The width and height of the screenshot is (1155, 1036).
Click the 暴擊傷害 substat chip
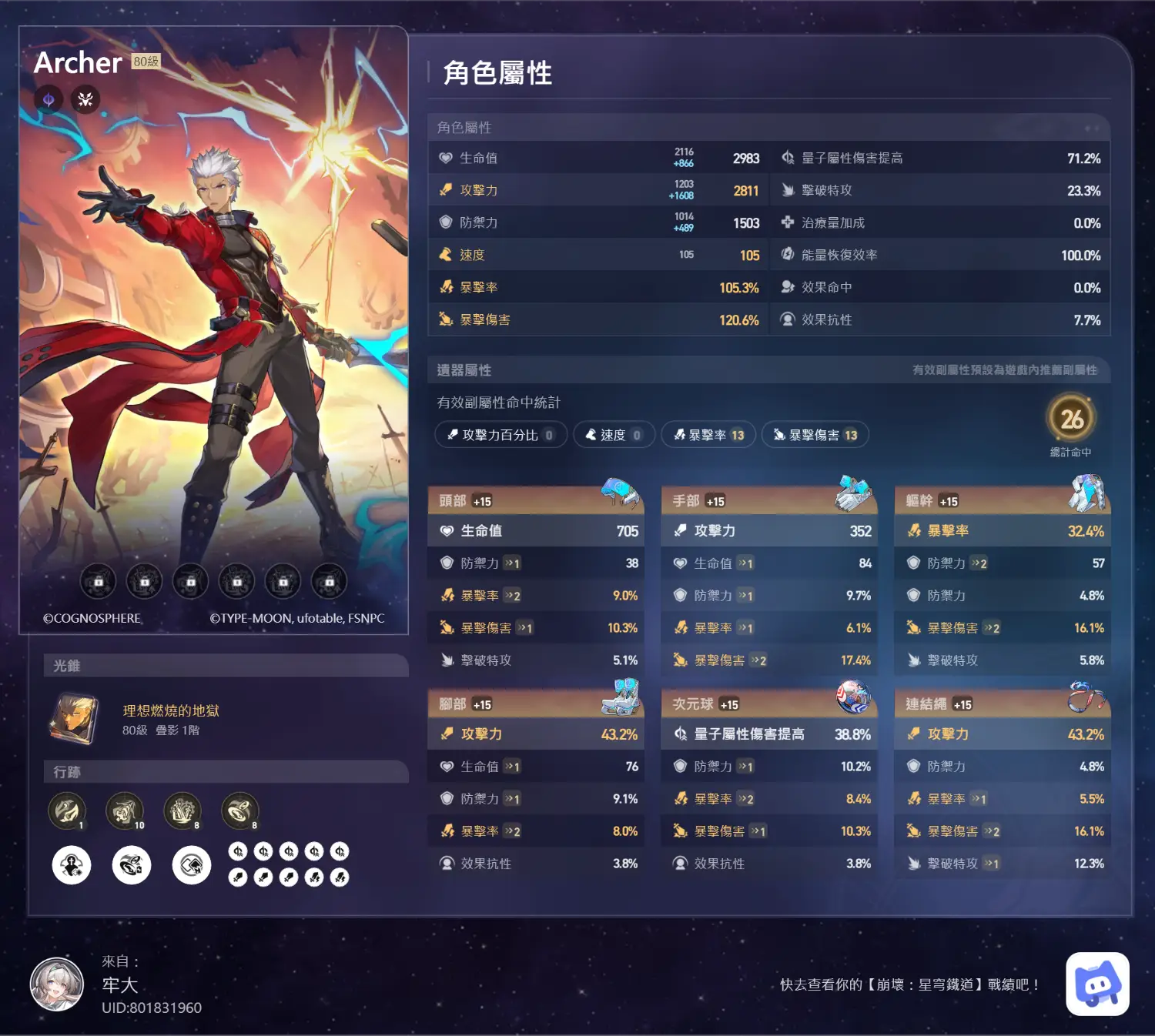pyautogui.click(x=815, y=435)
